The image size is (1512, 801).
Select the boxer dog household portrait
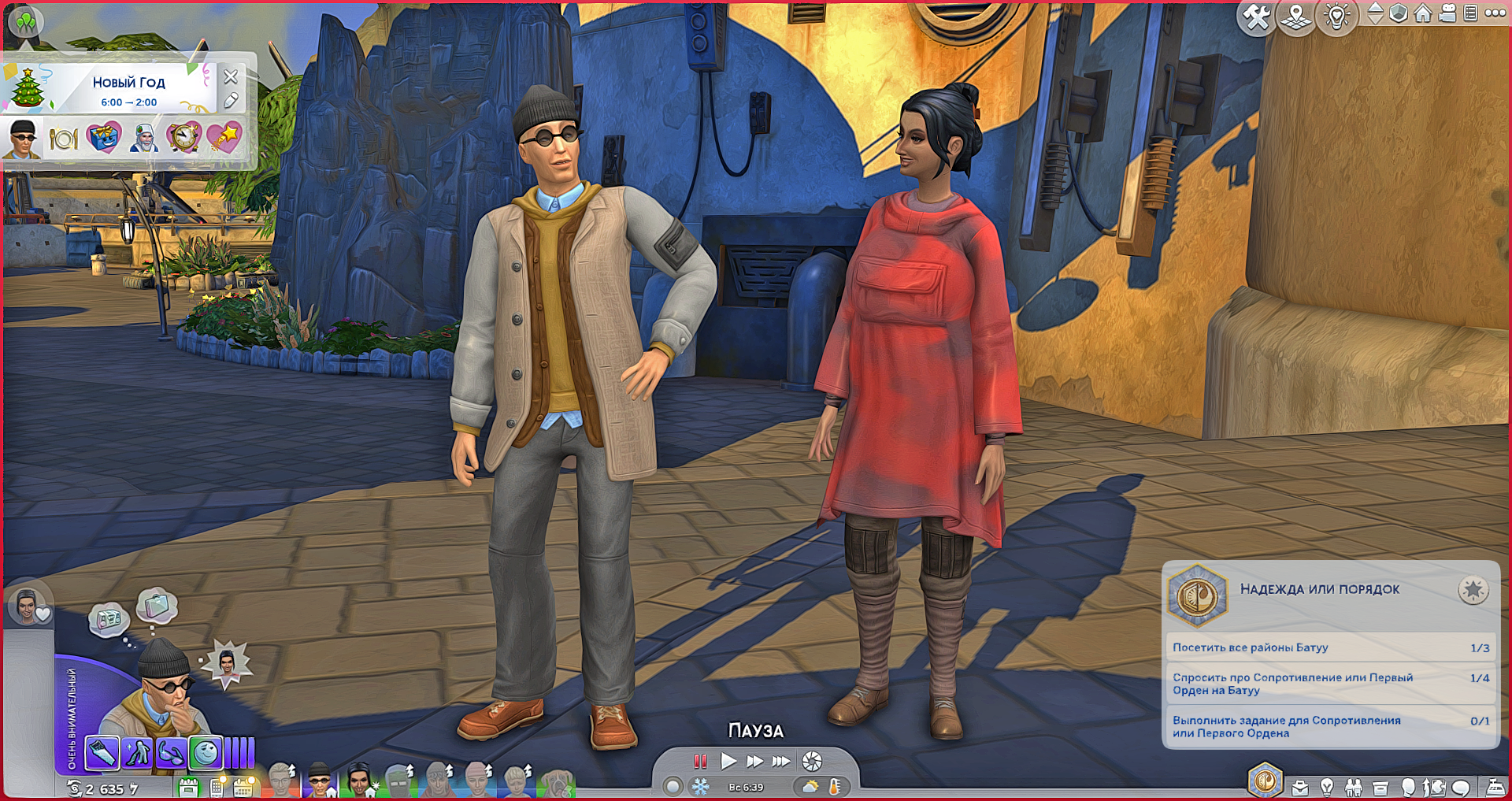[558, 782]
